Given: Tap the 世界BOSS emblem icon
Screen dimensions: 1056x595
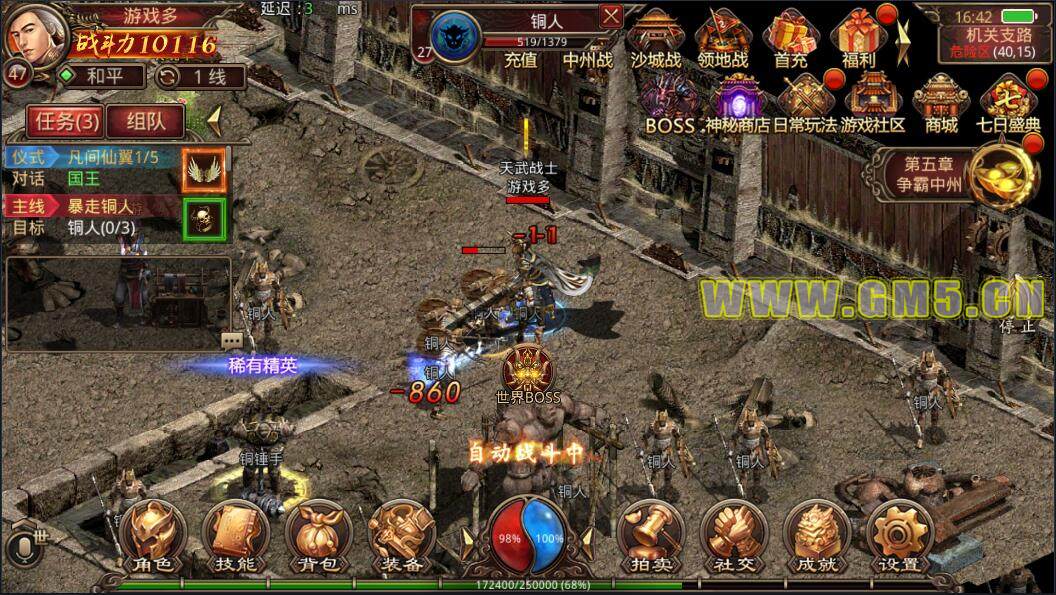Looking at the screenshot, I should tap(528, 370).
